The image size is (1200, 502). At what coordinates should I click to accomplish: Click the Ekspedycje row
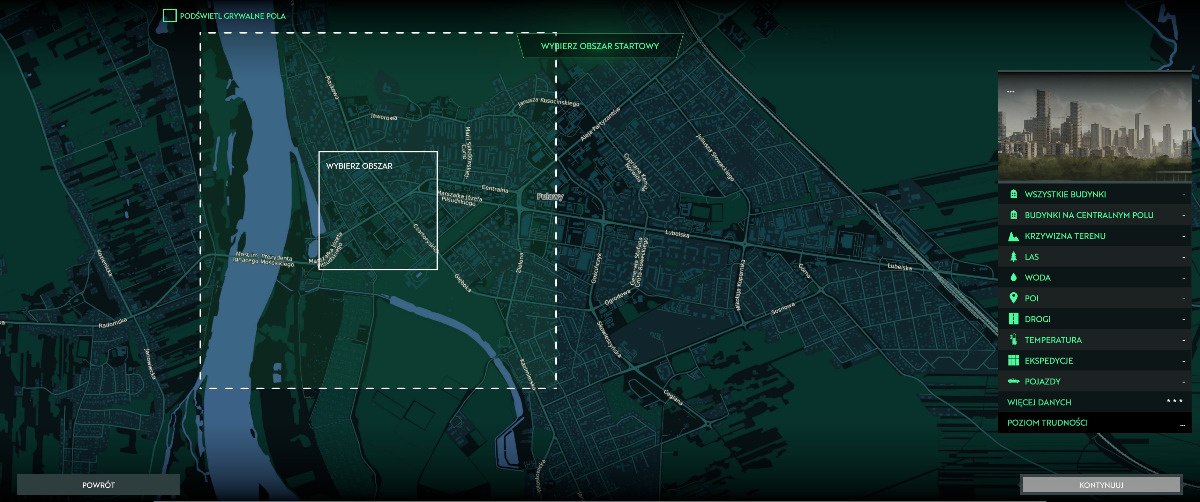point(1095,360)
